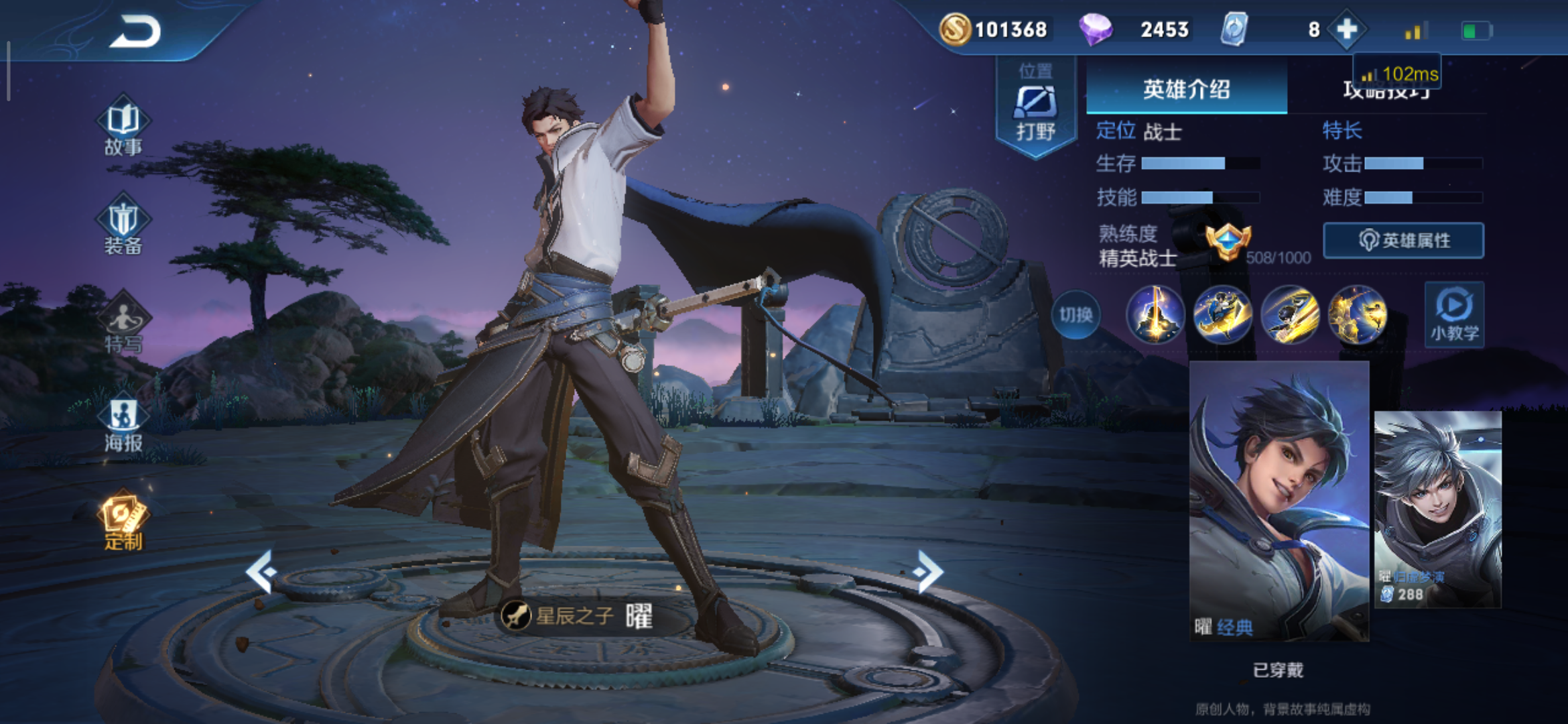Switch to the 攻略技巧 tab
1568x724 pixels.
pos(1386,90)
